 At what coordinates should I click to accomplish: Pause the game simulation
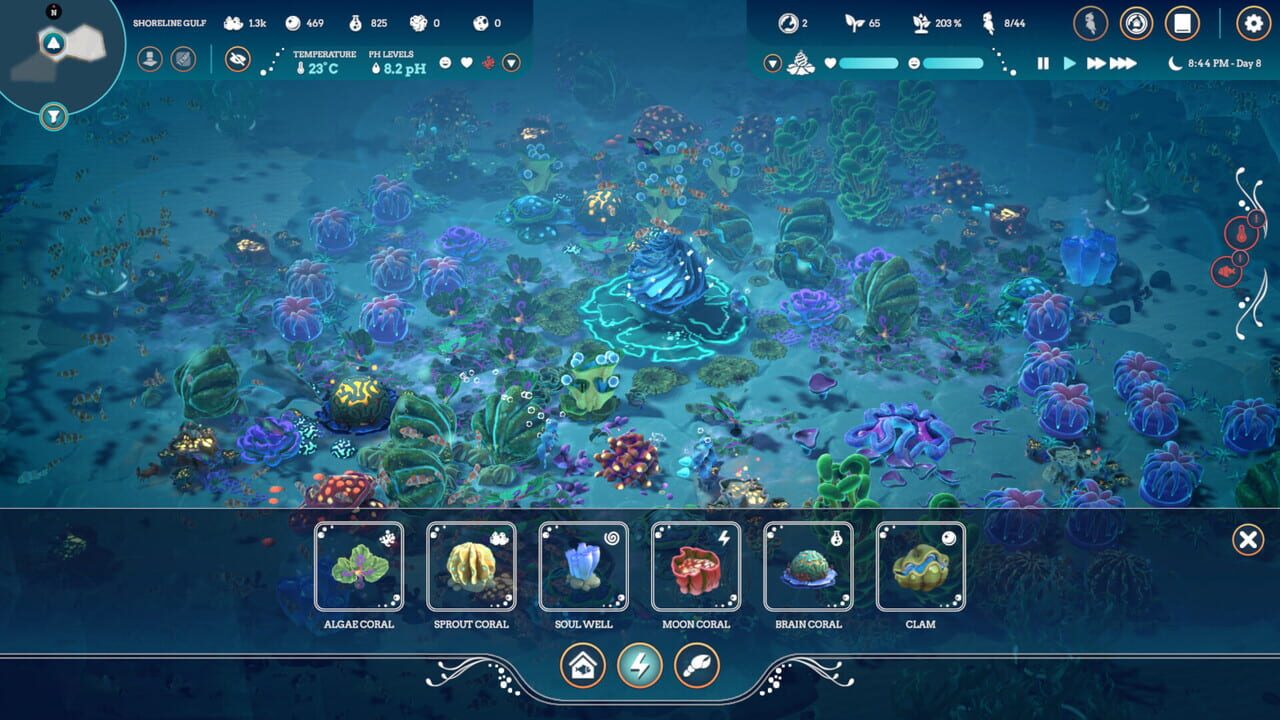pyautogui.click(x=1043, y=62)
